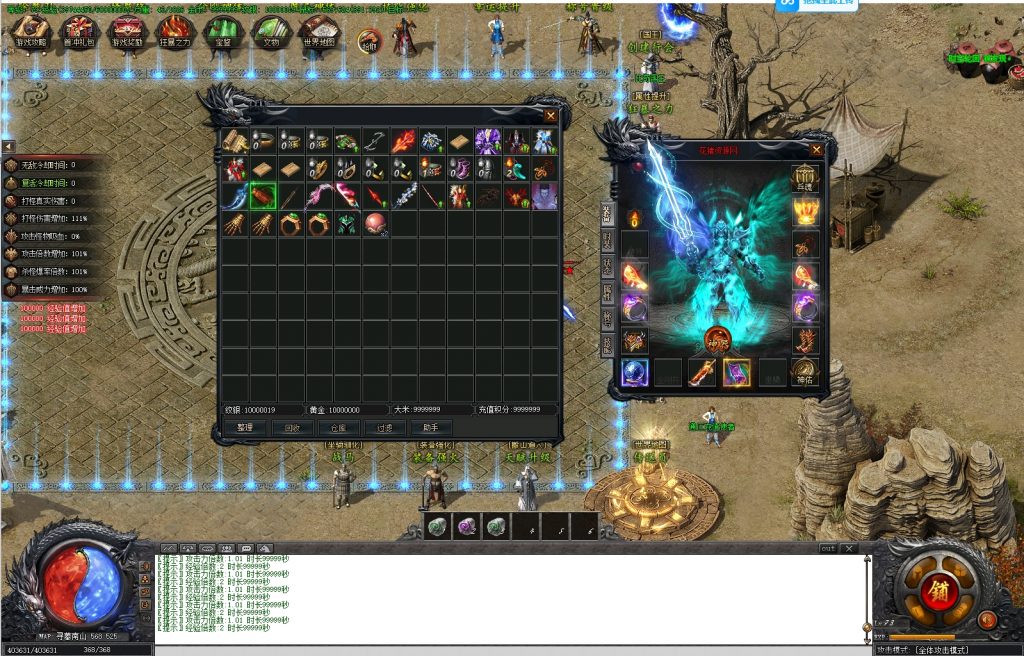
Task: Click the 铺 shop button in corner
Action: point(940,588)
